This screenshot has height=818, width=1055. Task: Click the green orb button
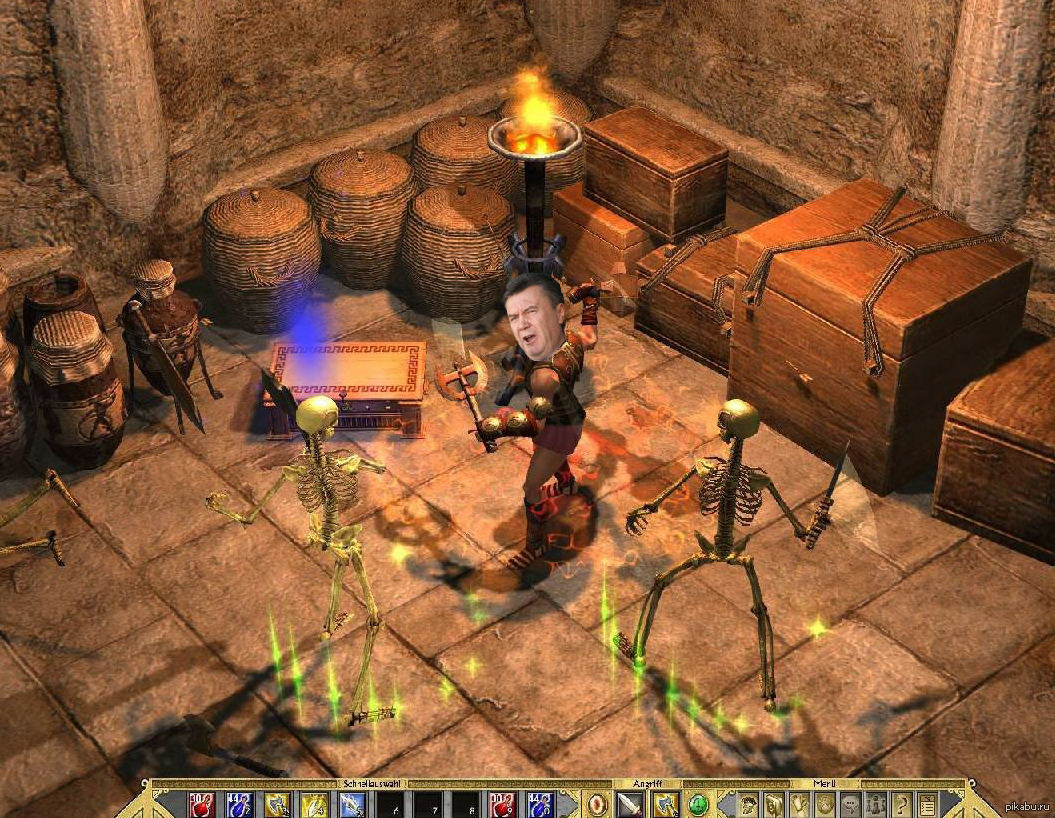click(699, 804)
